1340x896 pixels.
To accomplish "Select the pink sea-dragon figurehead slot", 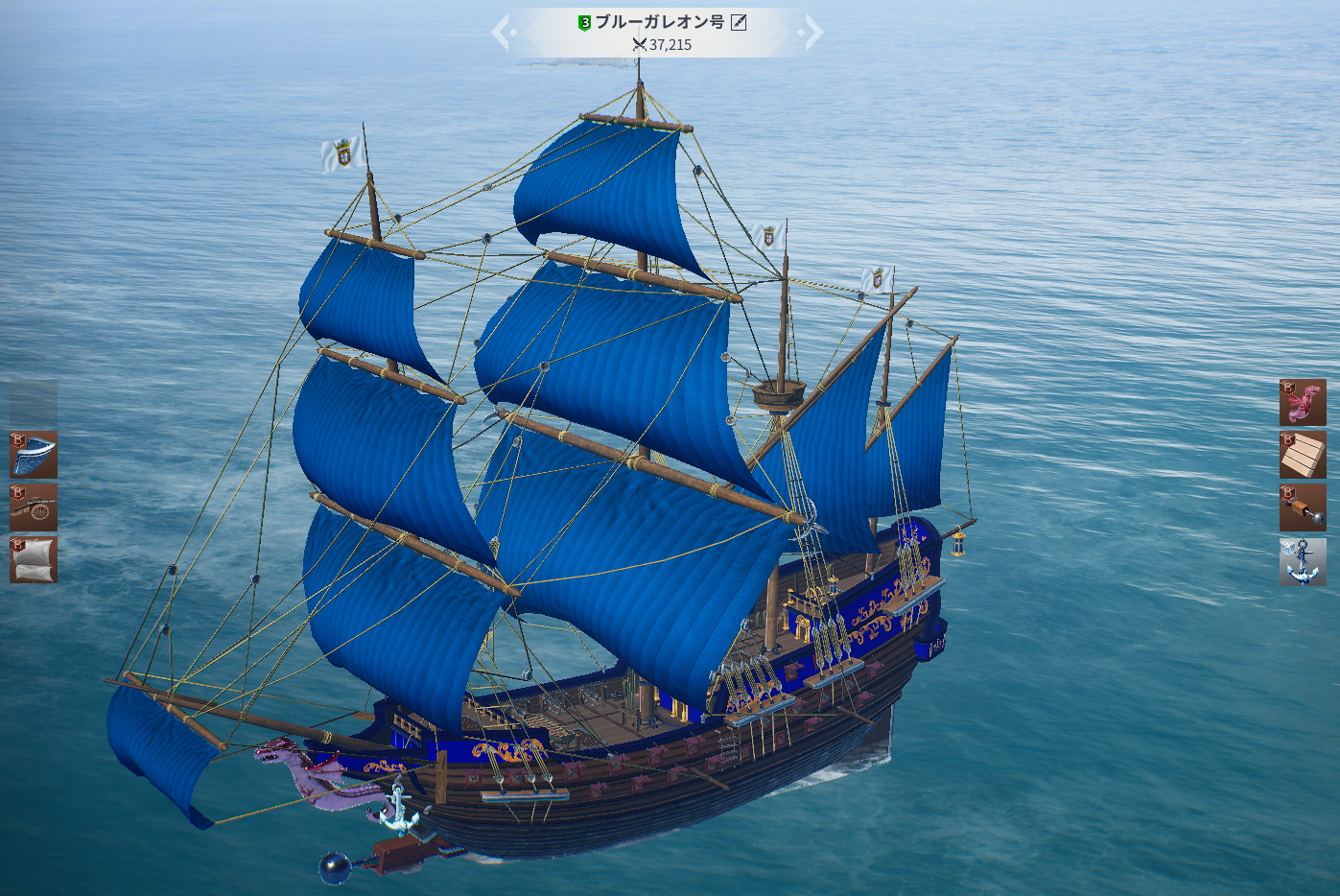I will pos(1303,402).
